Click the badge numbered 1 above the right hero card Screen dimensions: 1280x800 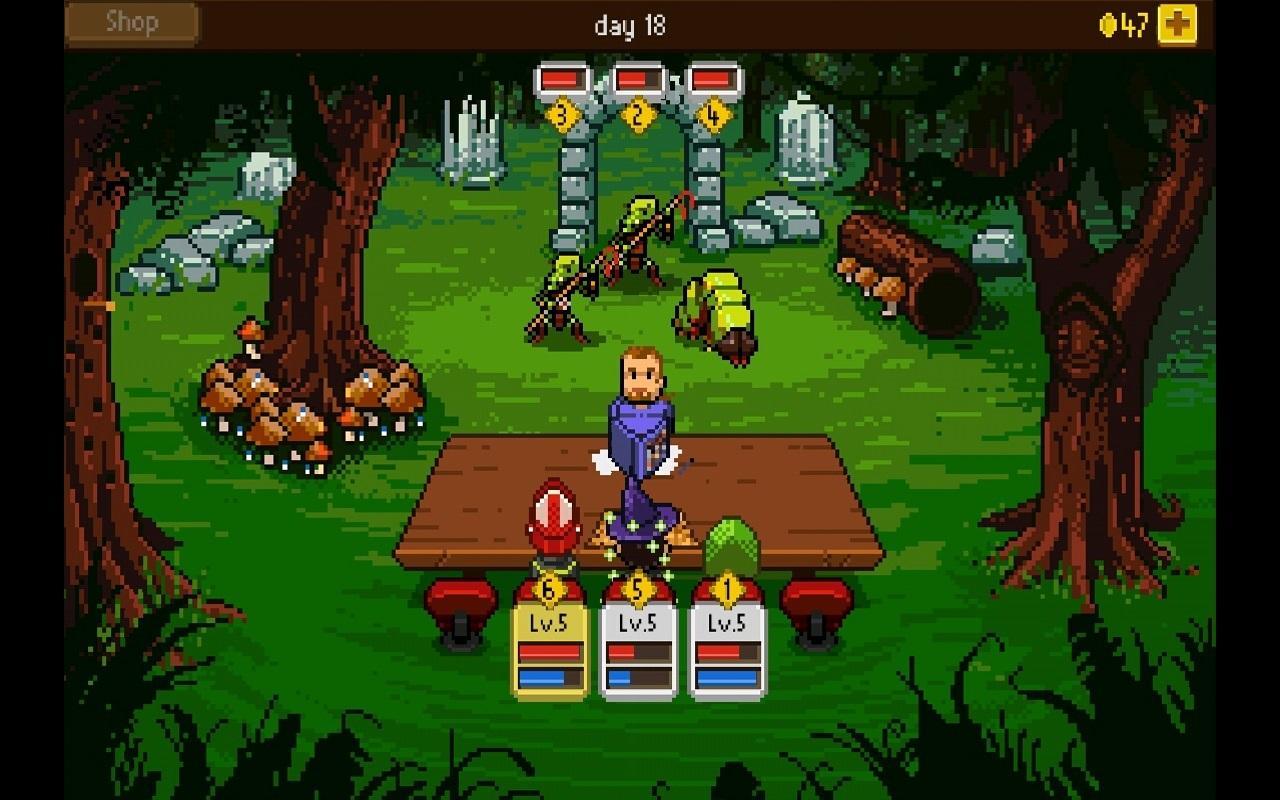[727, 590]
